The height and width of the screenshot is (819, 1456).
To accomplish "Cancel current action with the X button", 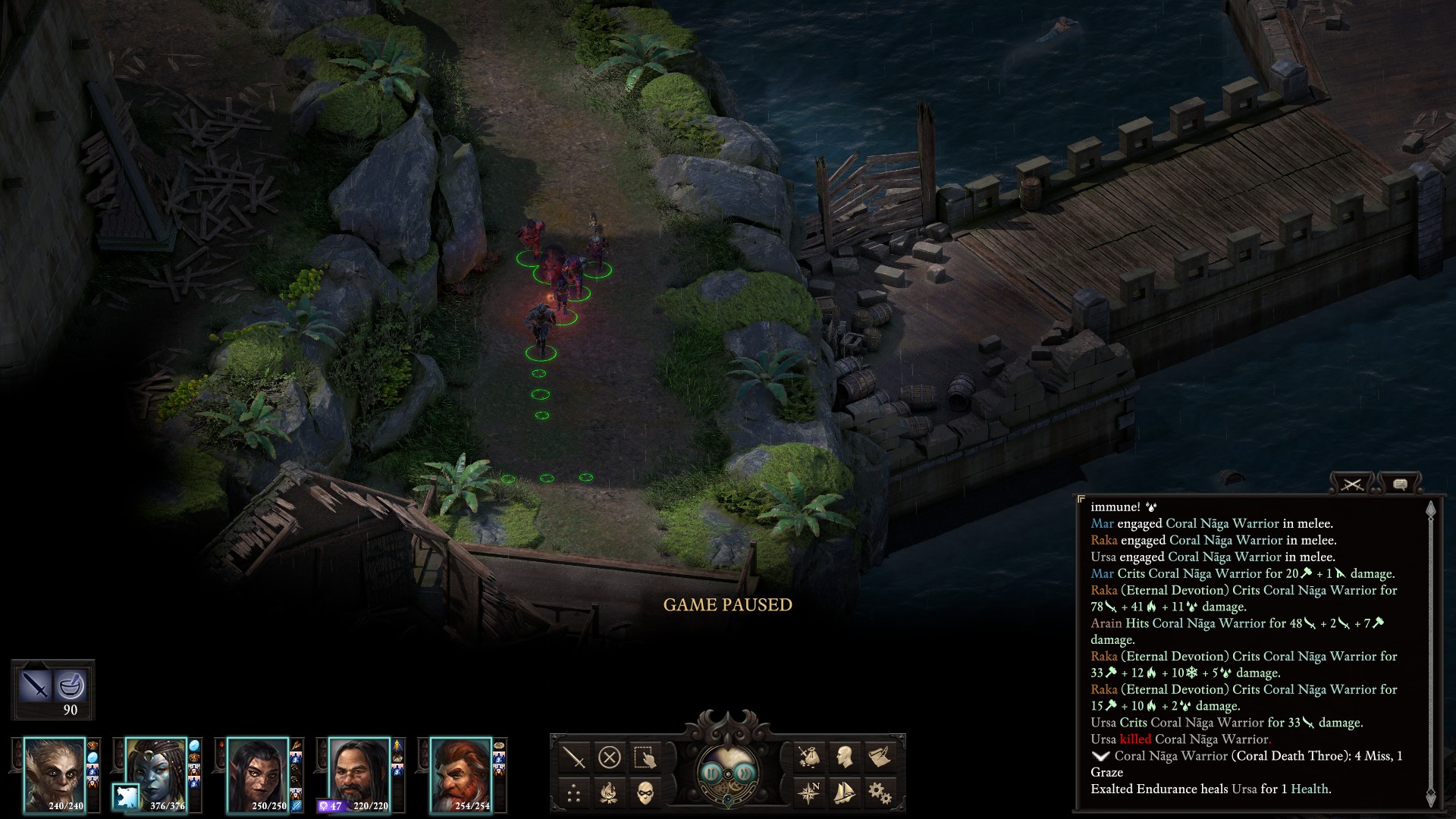I will (x=610, y=757).
